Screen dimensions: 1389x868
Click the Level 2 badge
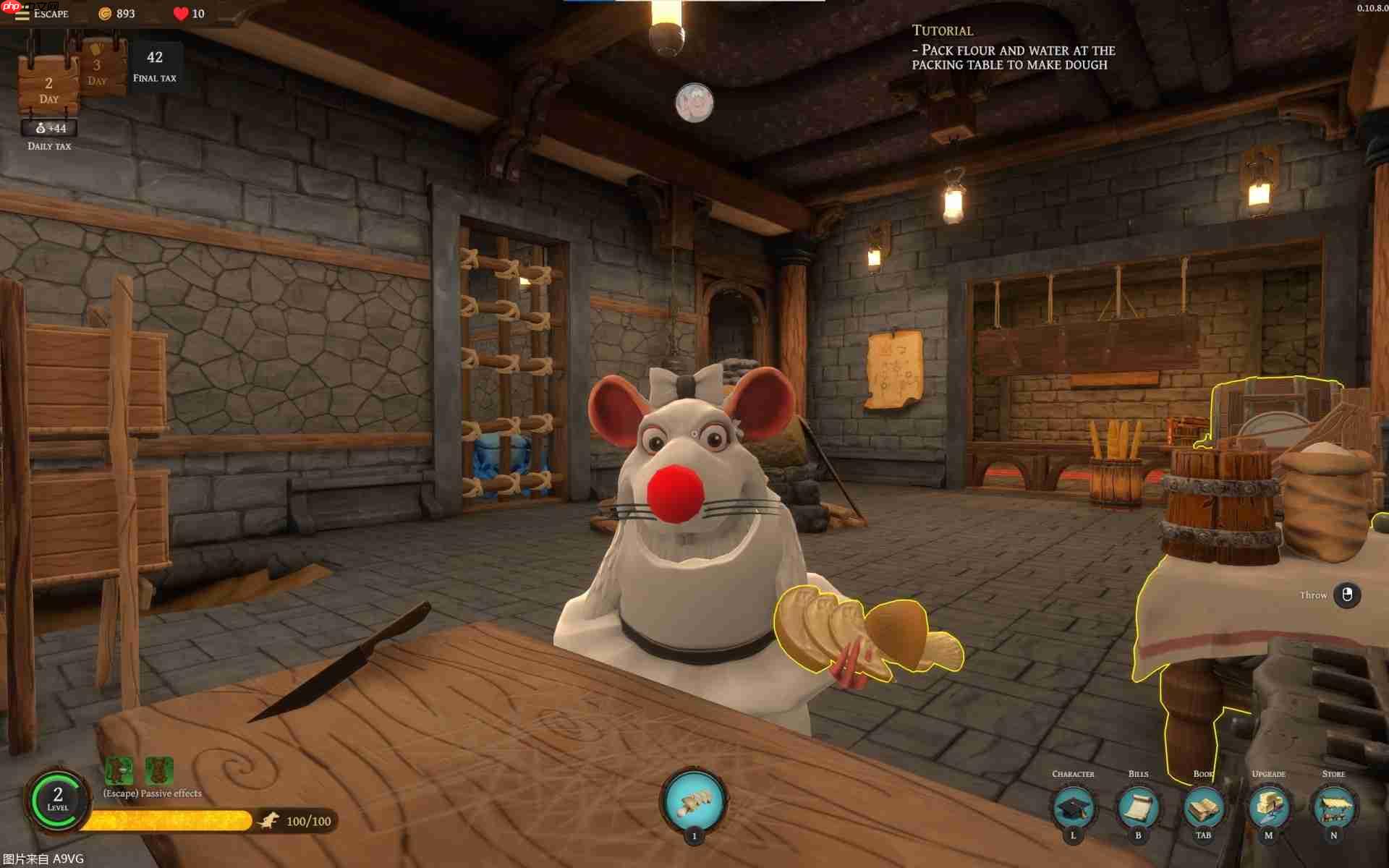(58, 801)
